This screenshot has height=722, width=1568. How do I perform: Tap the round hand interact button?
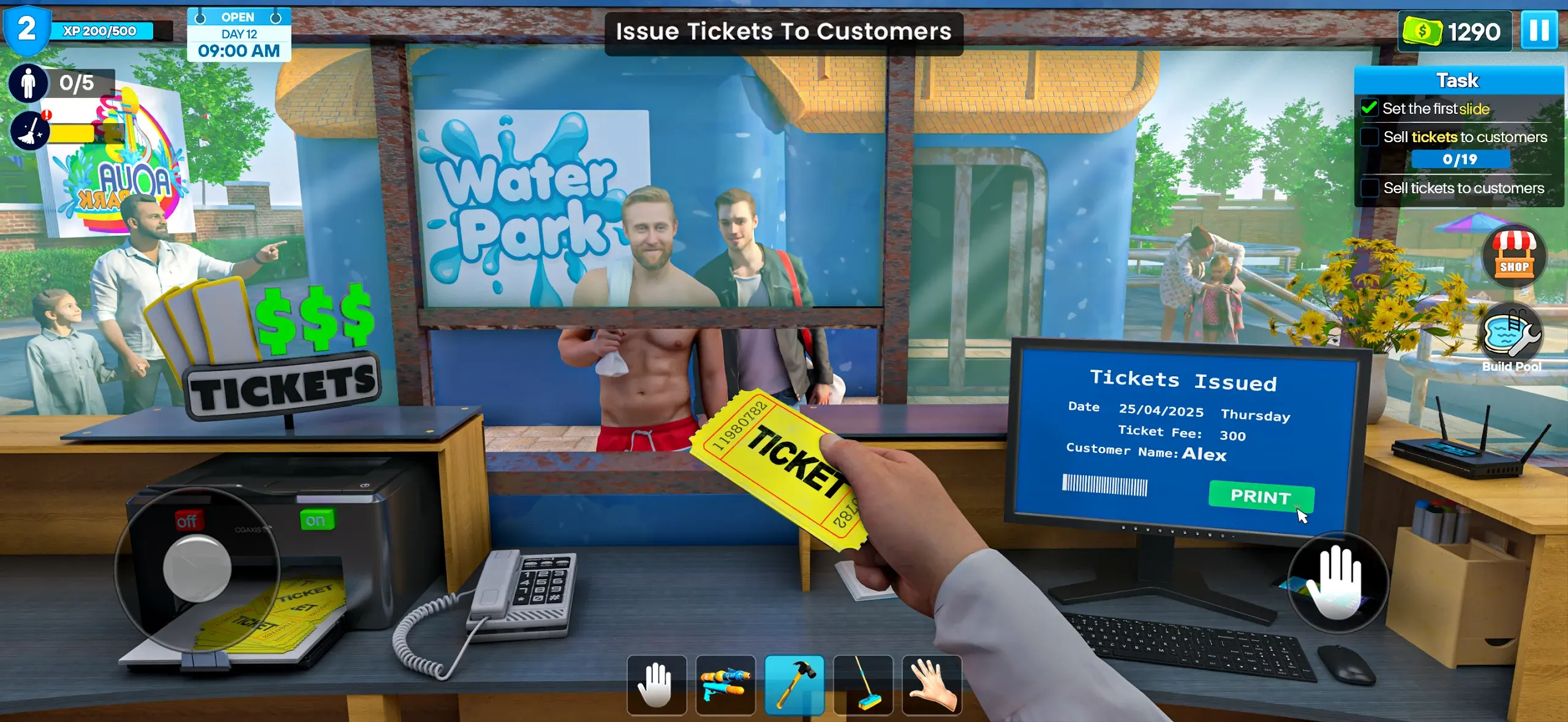pos(1338,583)
